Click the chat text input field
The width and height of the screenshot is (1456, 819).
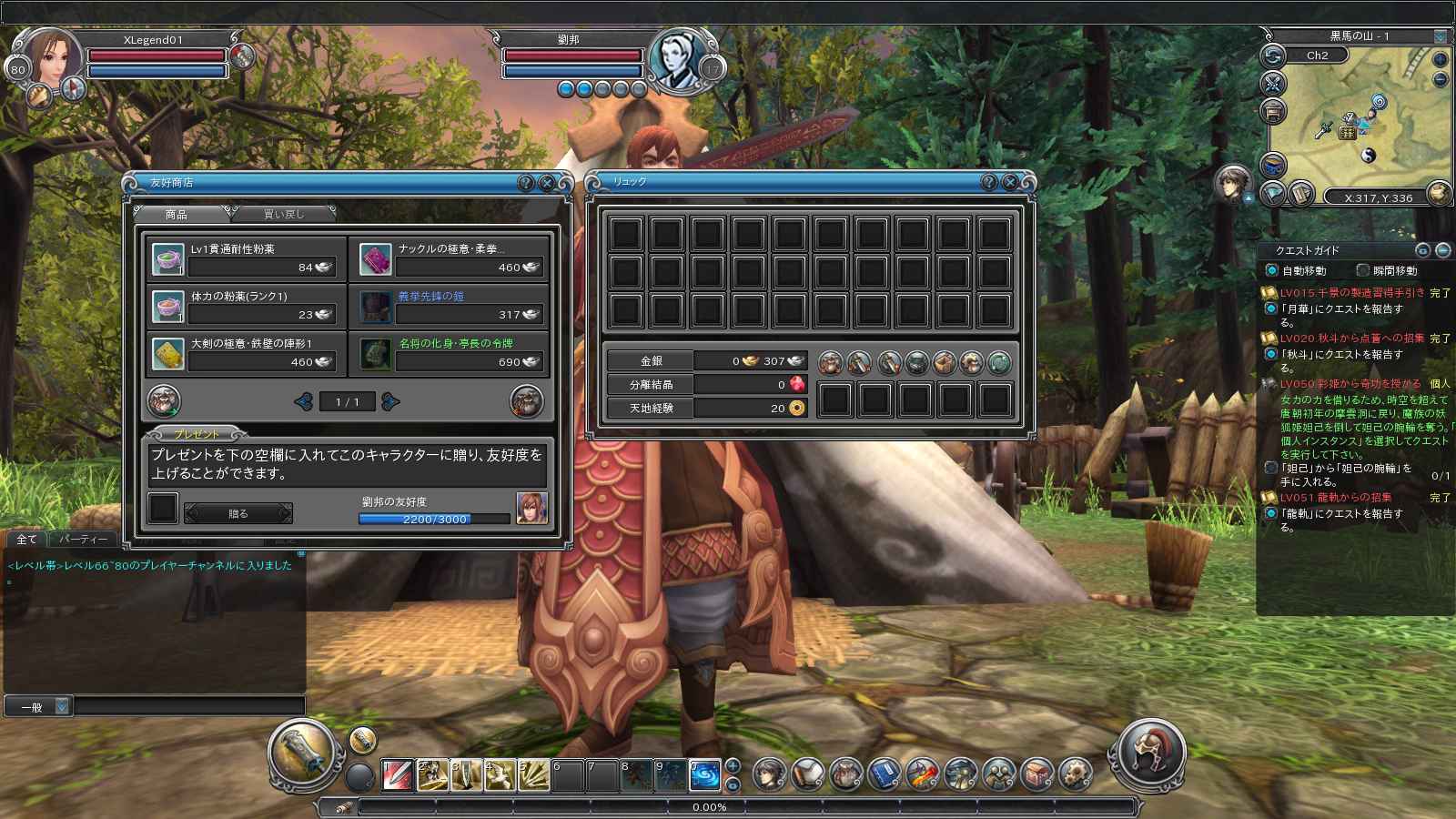click(x=189, y=706)
